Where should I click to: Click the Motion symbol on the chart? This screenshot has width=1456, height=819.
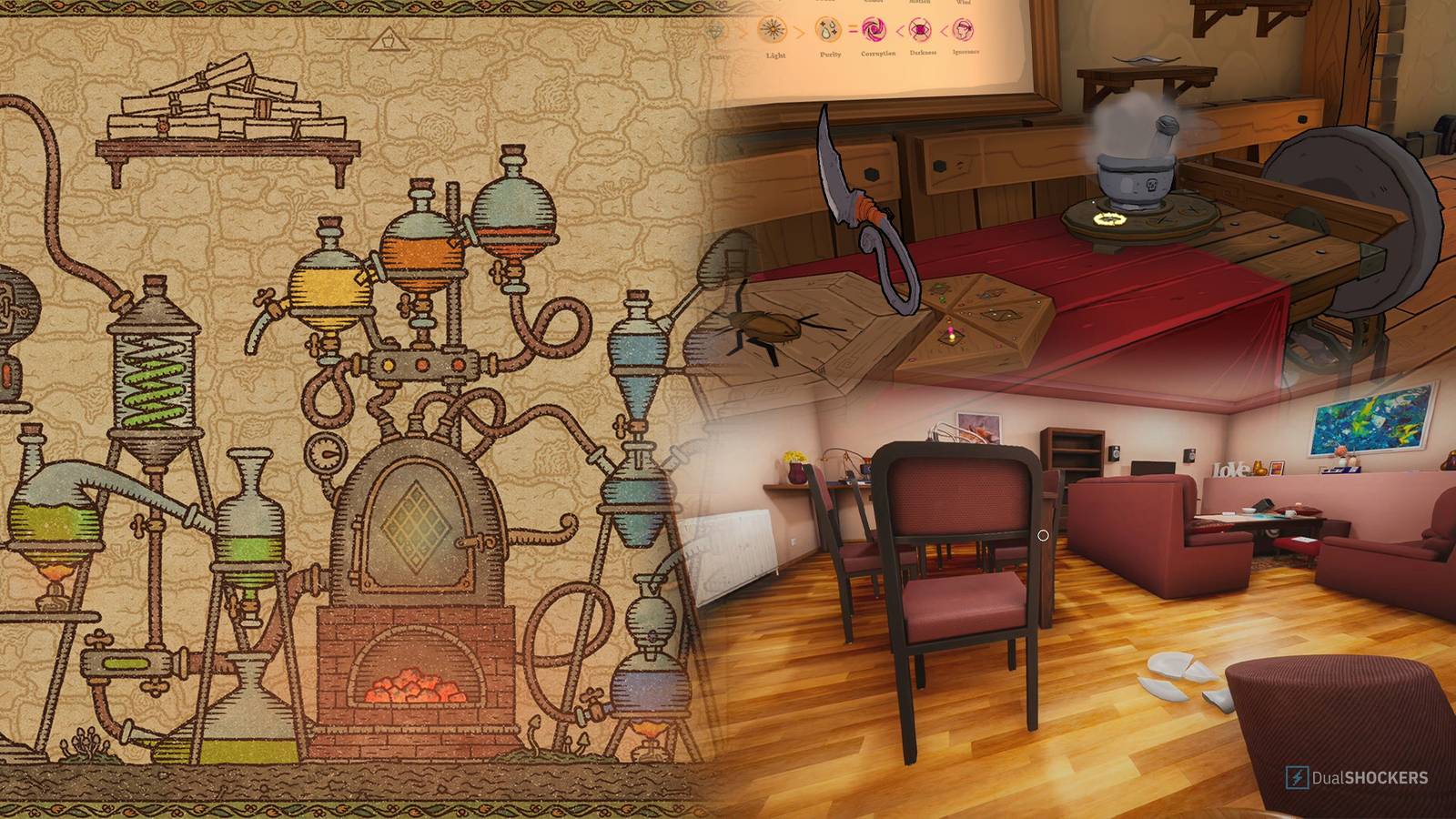[x=919, y=3]
